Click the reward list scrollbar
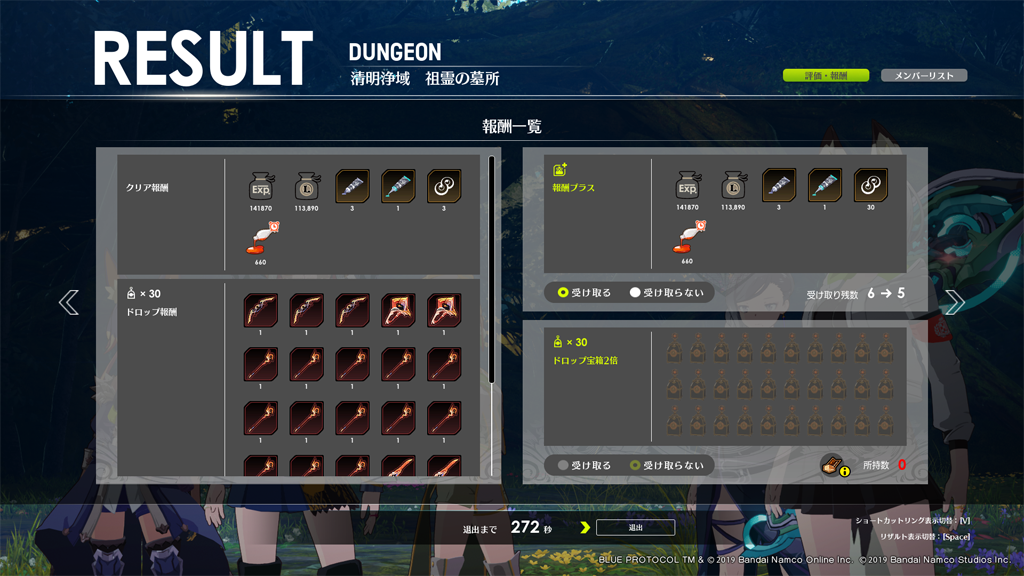 (x=491, y=268)
